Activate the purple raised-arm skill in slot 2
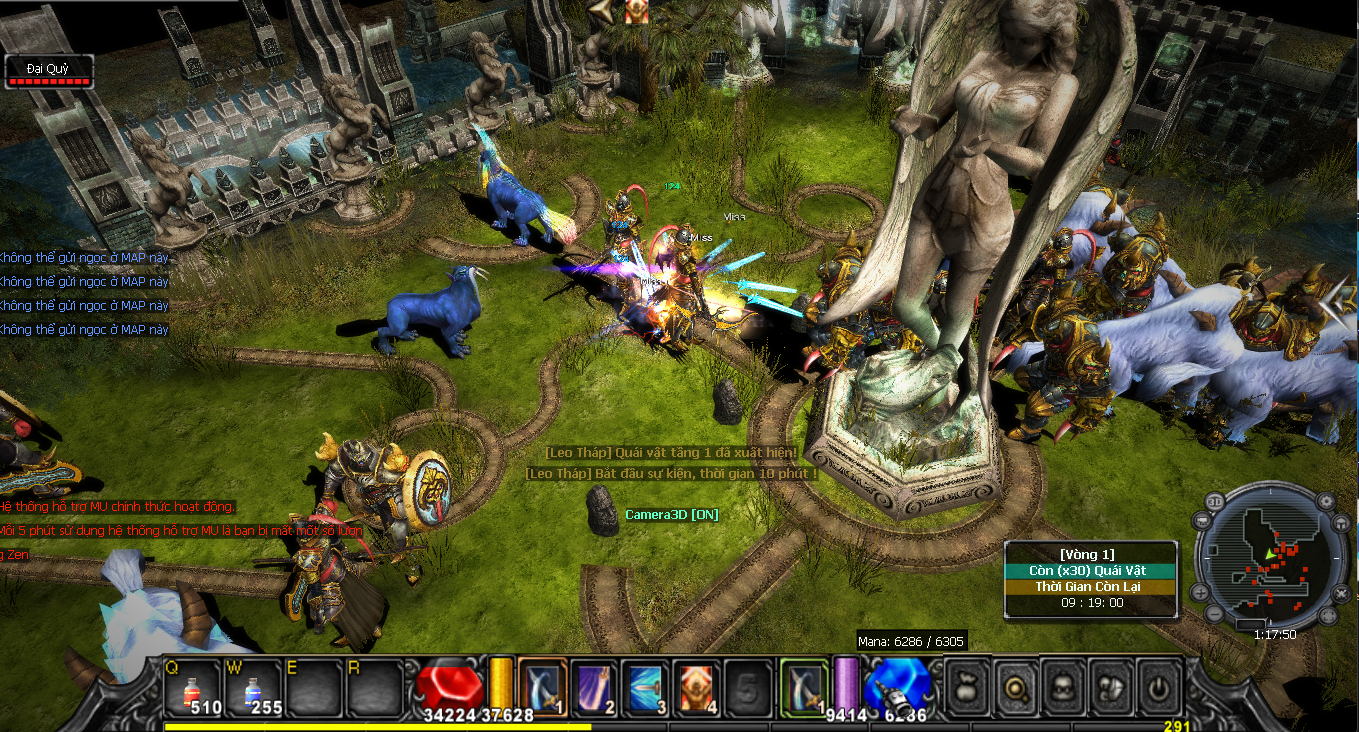The width and height of the screenshot is (1359, 732). point(595,686)
